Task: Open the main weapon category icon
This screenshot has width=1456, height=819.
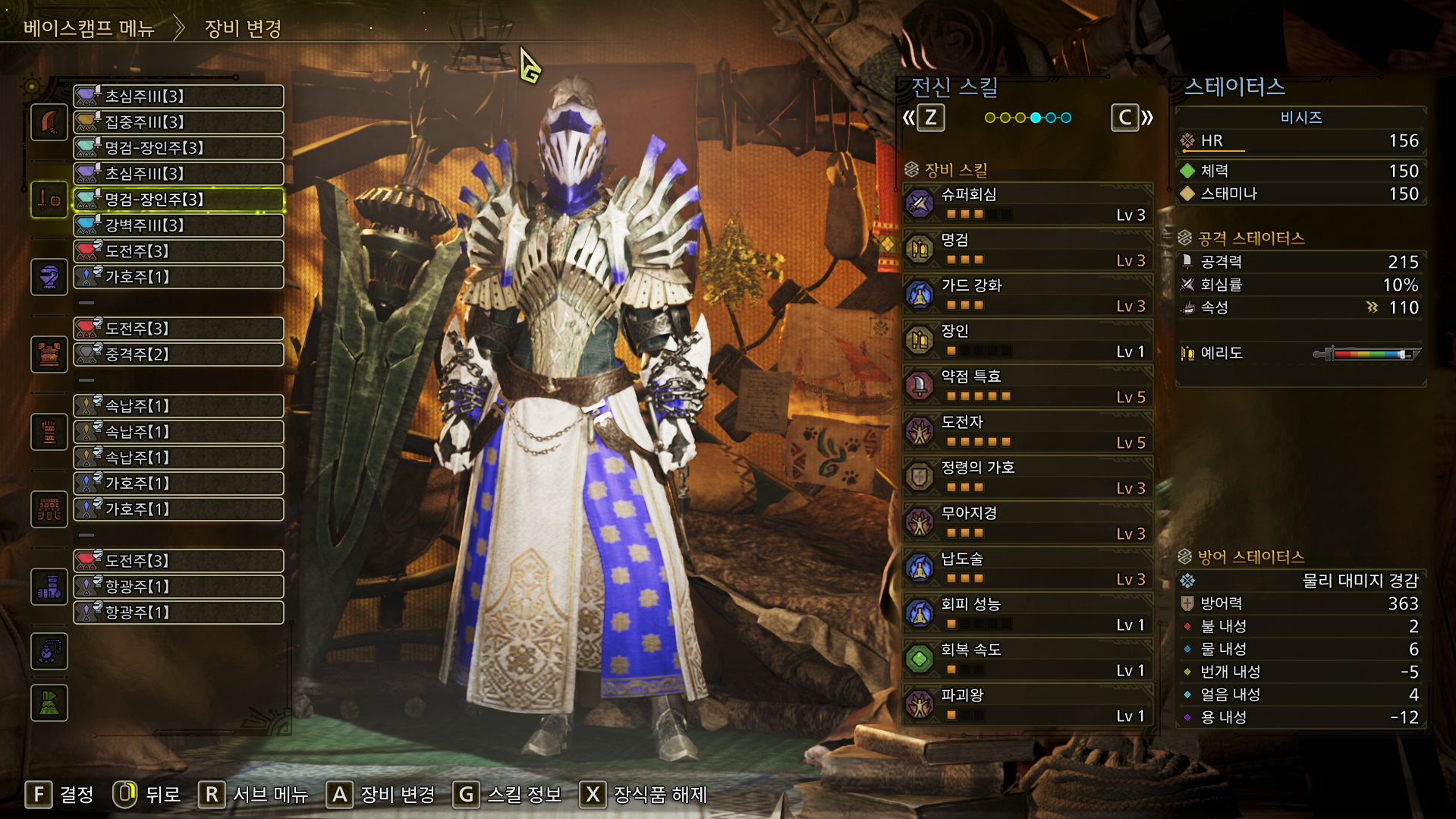Action: (x=49, y=122)
